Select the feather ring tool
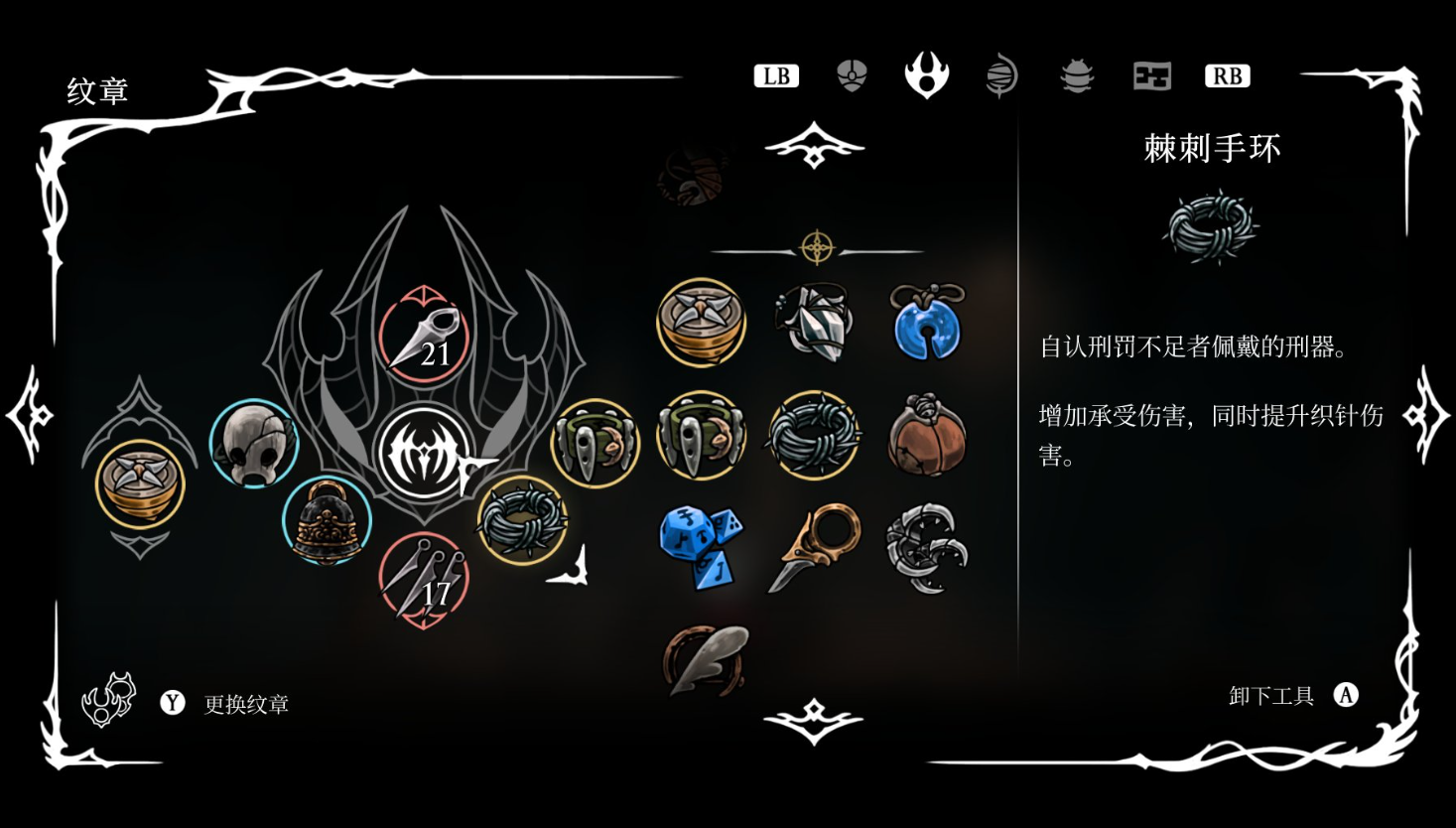This screenshot has width=1456, height=828. tap(704, 659)
